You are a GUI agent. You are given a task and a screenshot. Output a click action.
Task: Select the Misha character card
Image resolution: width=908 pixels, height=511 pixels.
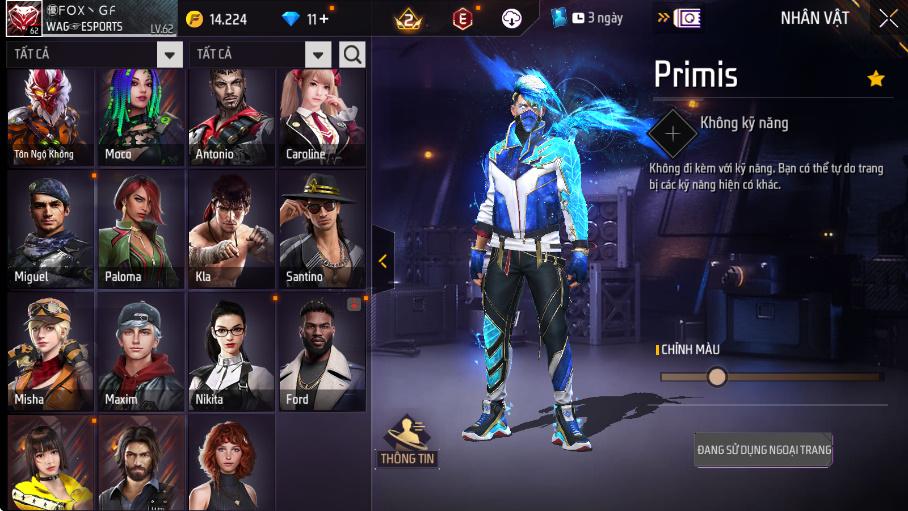50,352
